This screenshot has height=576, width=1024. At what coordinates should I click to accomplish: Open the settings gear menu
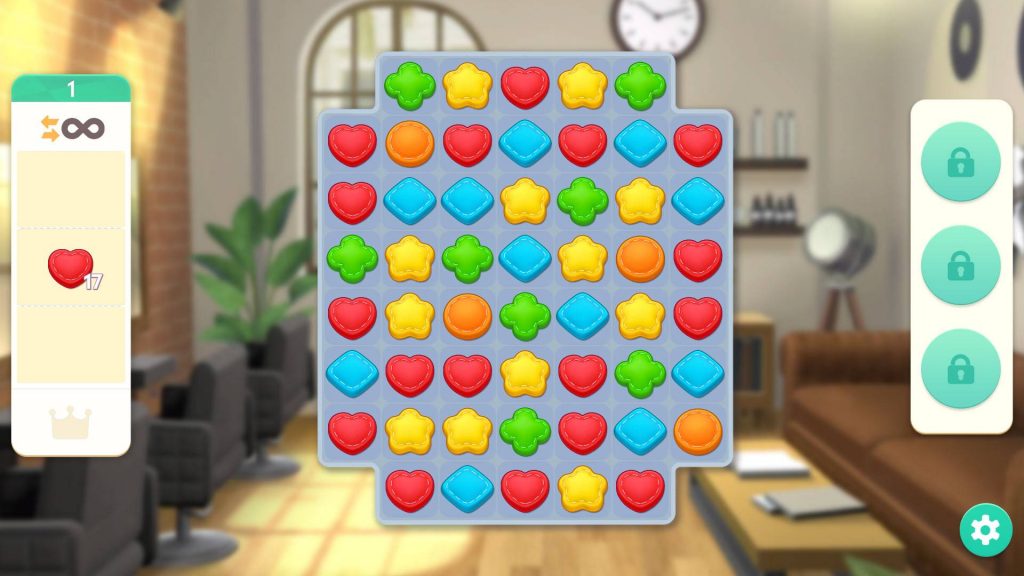985,531
